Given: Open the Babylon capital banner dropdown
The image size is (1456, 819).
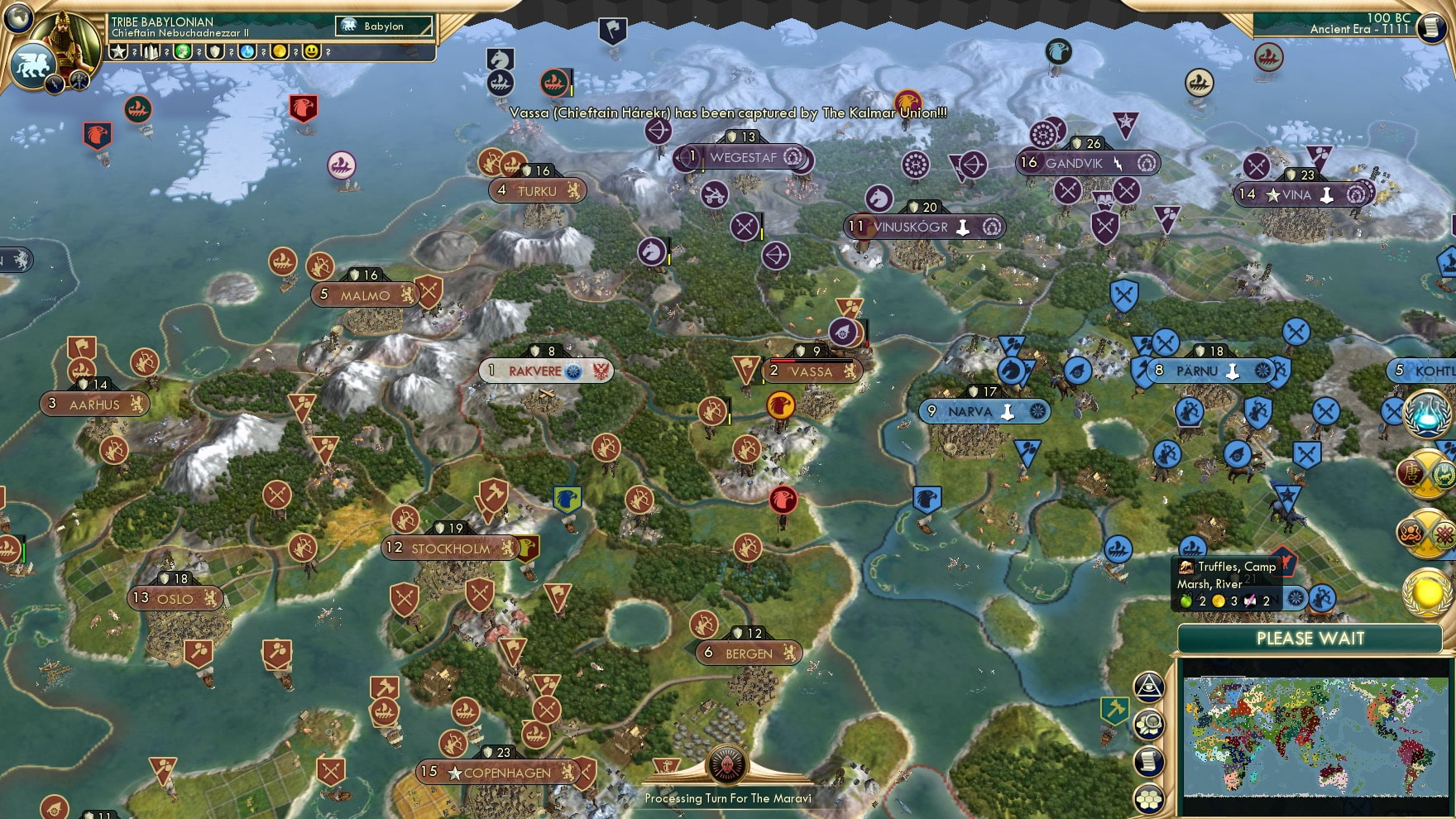Looking at the screenshot, I should 385,26.
